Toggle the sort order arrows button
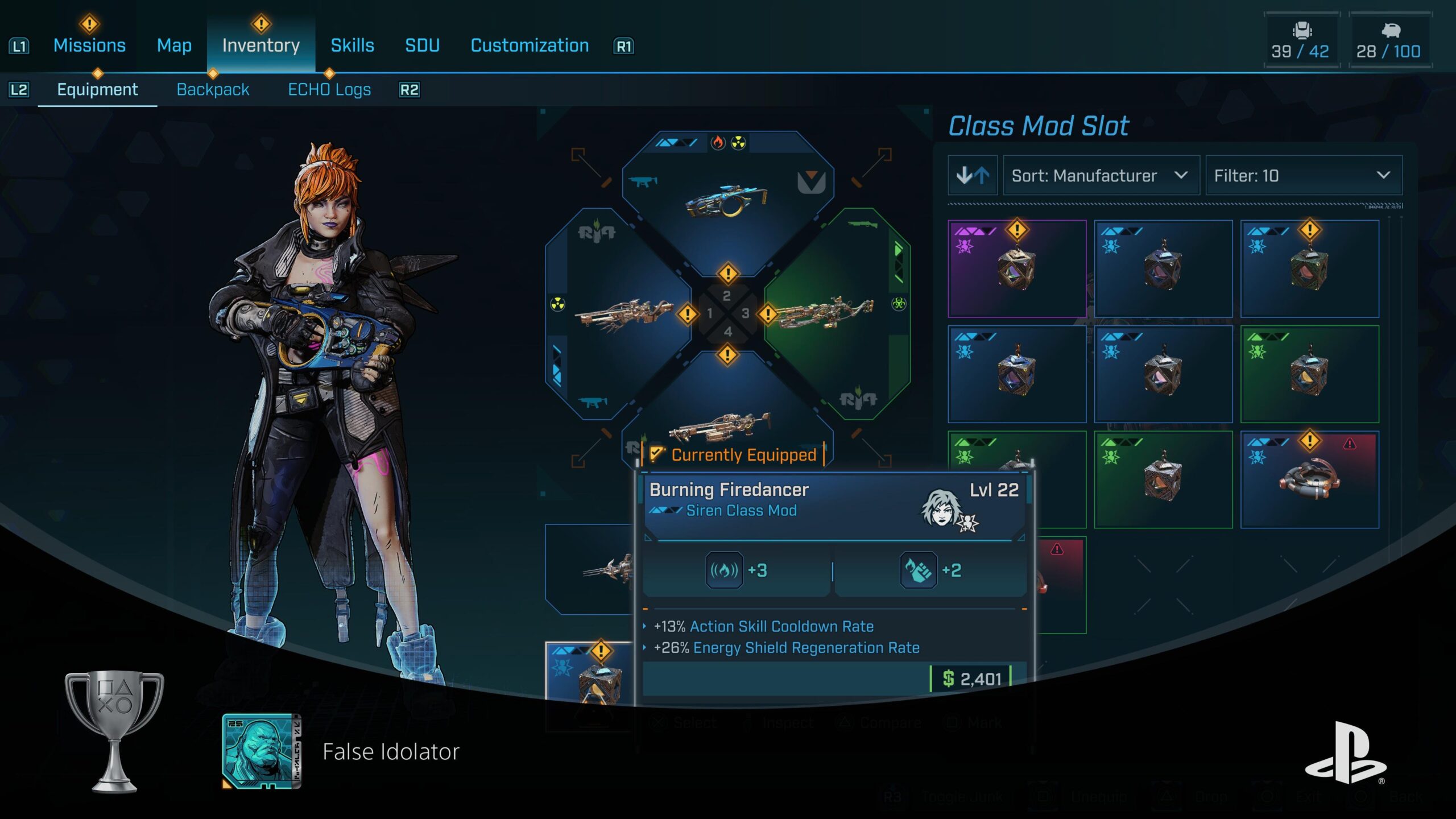Viewport: 1456px width, 819px height. [973, 176]
